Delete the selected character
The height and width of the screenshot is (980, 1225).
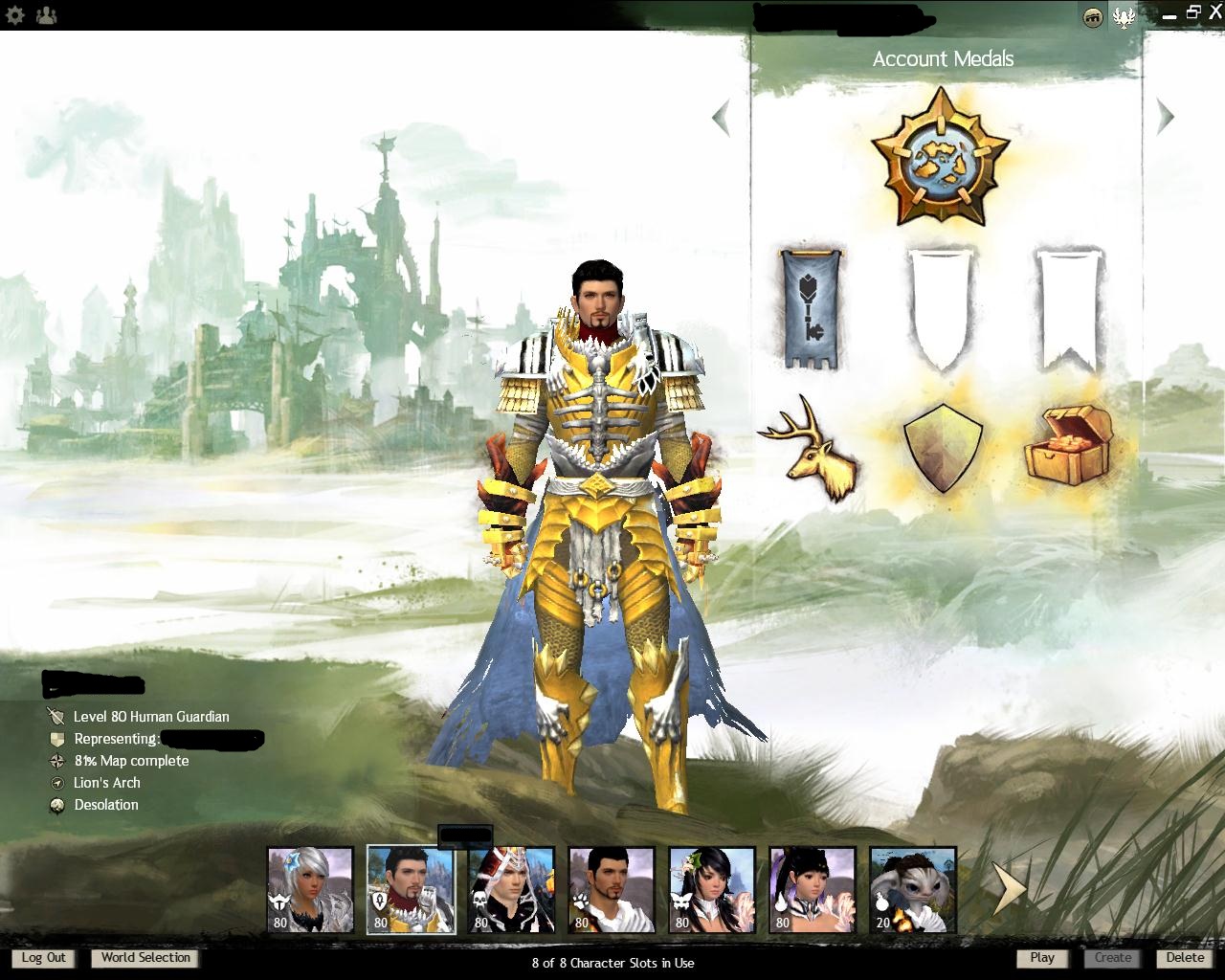click(x=1185, y=957)
